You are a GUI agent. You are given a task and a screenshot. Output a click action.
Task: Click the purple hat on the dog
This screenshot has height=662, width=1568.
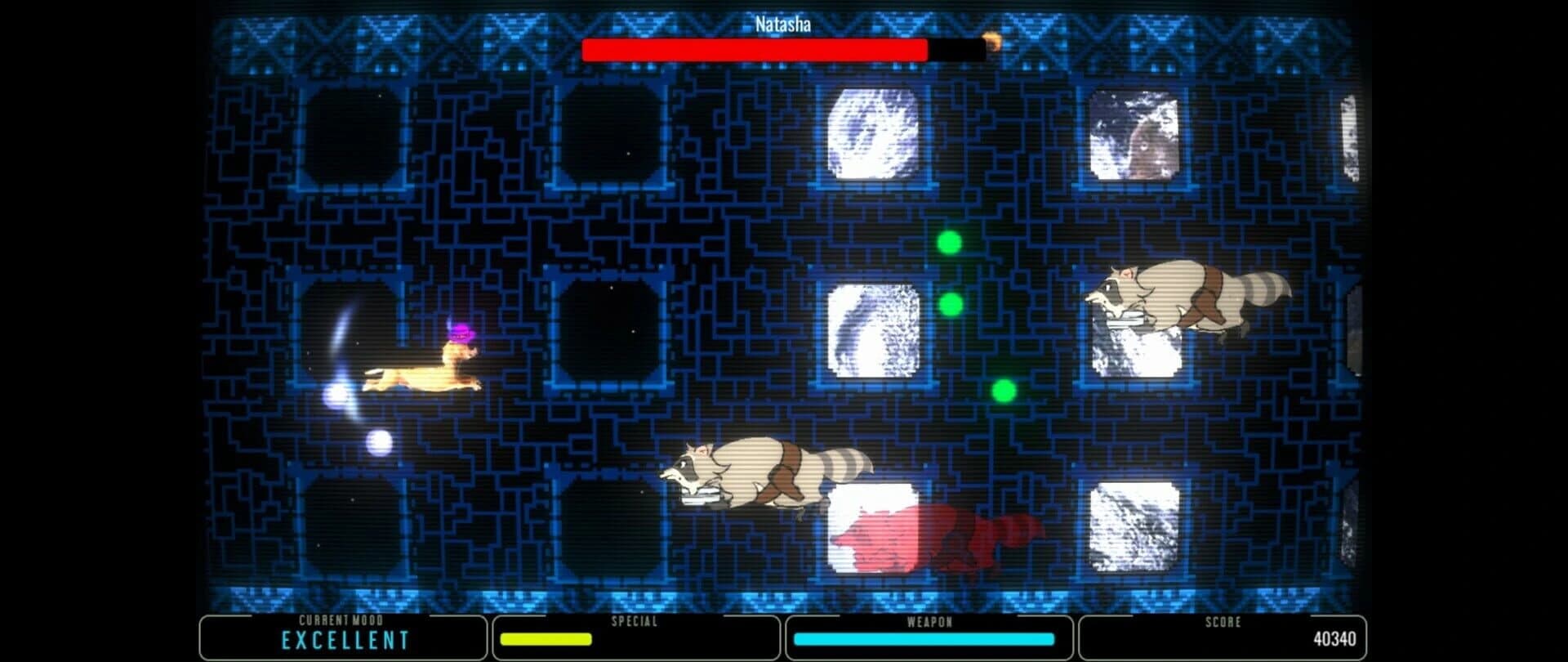pyautogui.click(x=461, y=331)
